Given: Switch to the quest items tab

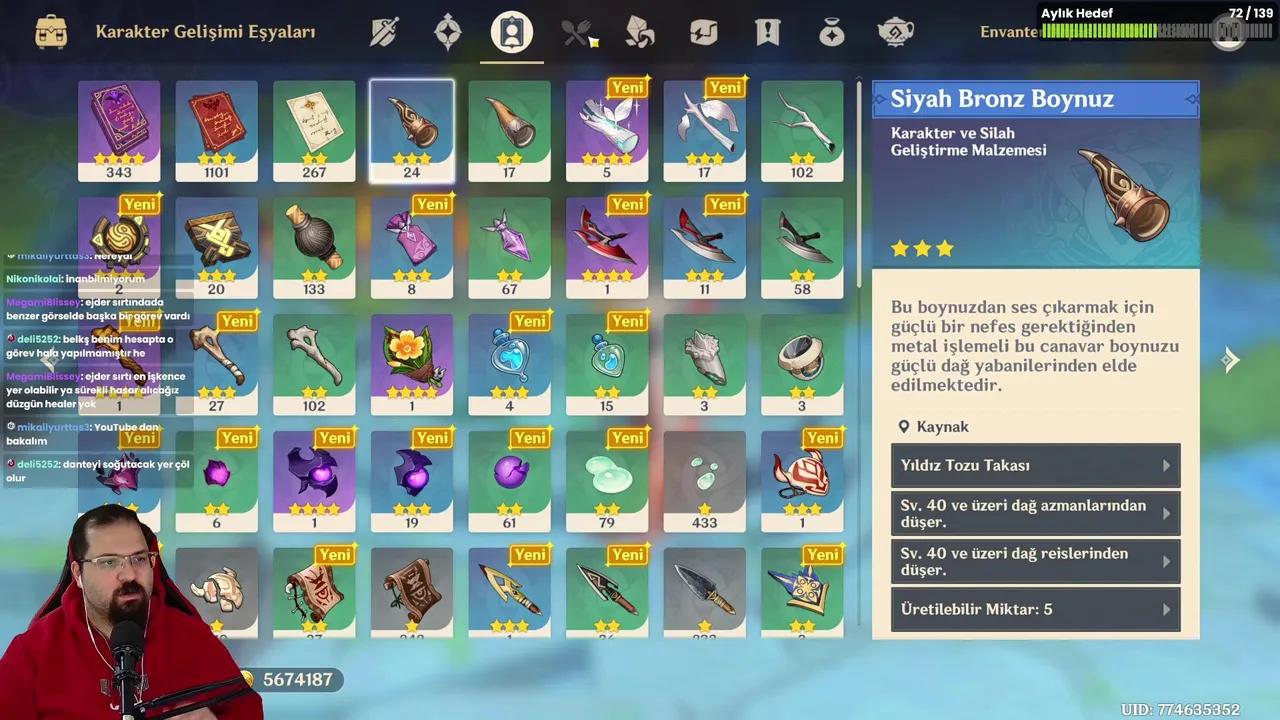Looking at the screenshot, I should point(767,32).
